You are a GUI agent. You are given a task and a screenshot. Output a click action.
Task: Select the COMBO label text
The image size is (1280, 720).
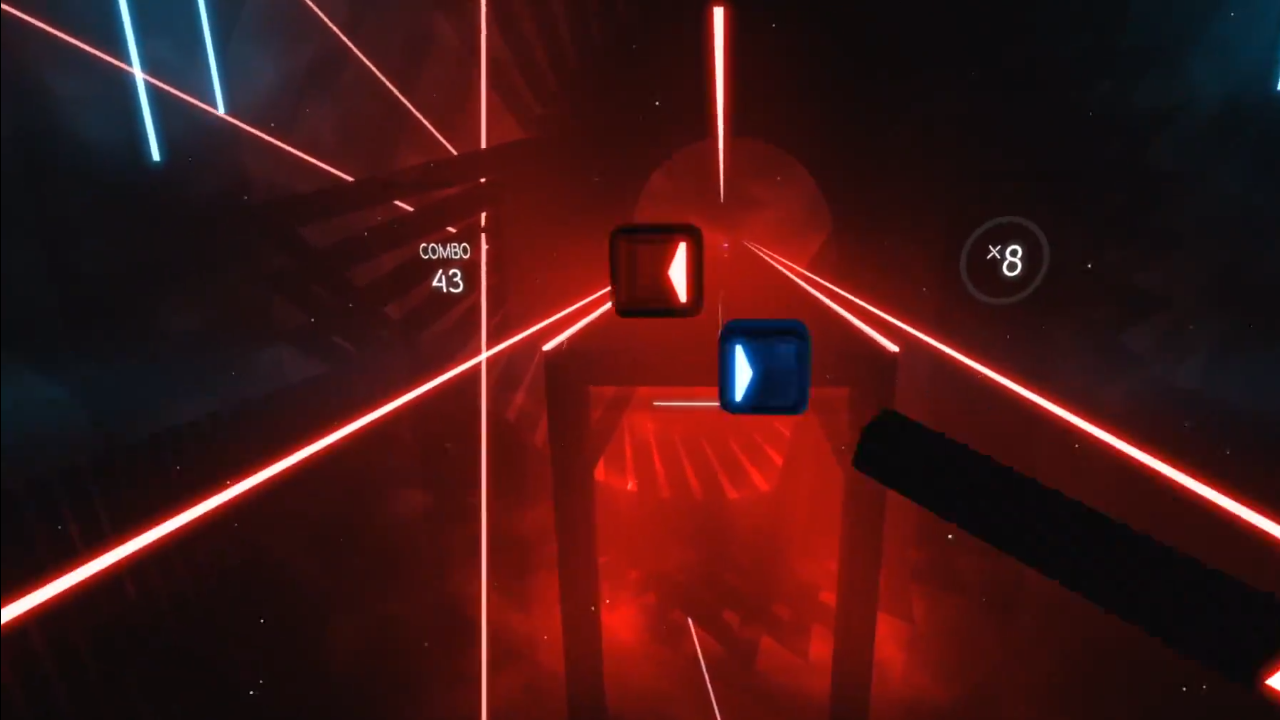tap(445, 252)
